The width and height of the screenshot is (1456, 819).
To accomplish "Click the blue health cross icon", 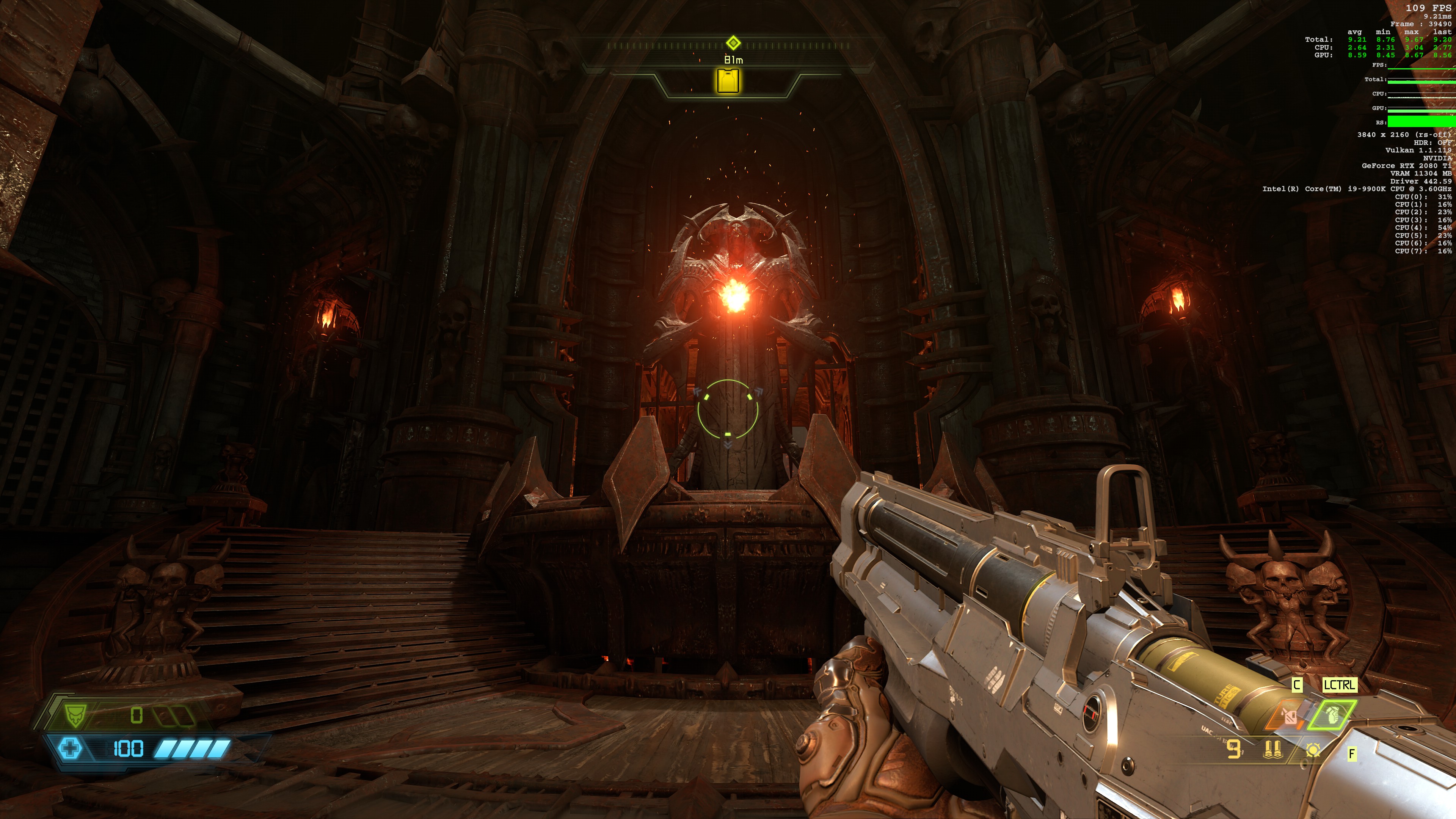I will [70, 749].
